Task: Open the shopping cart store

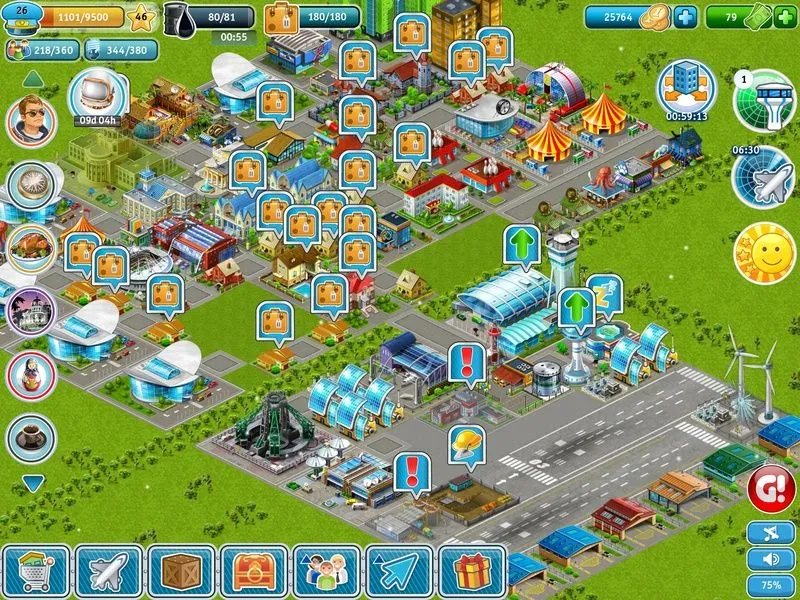Action: 35,571
